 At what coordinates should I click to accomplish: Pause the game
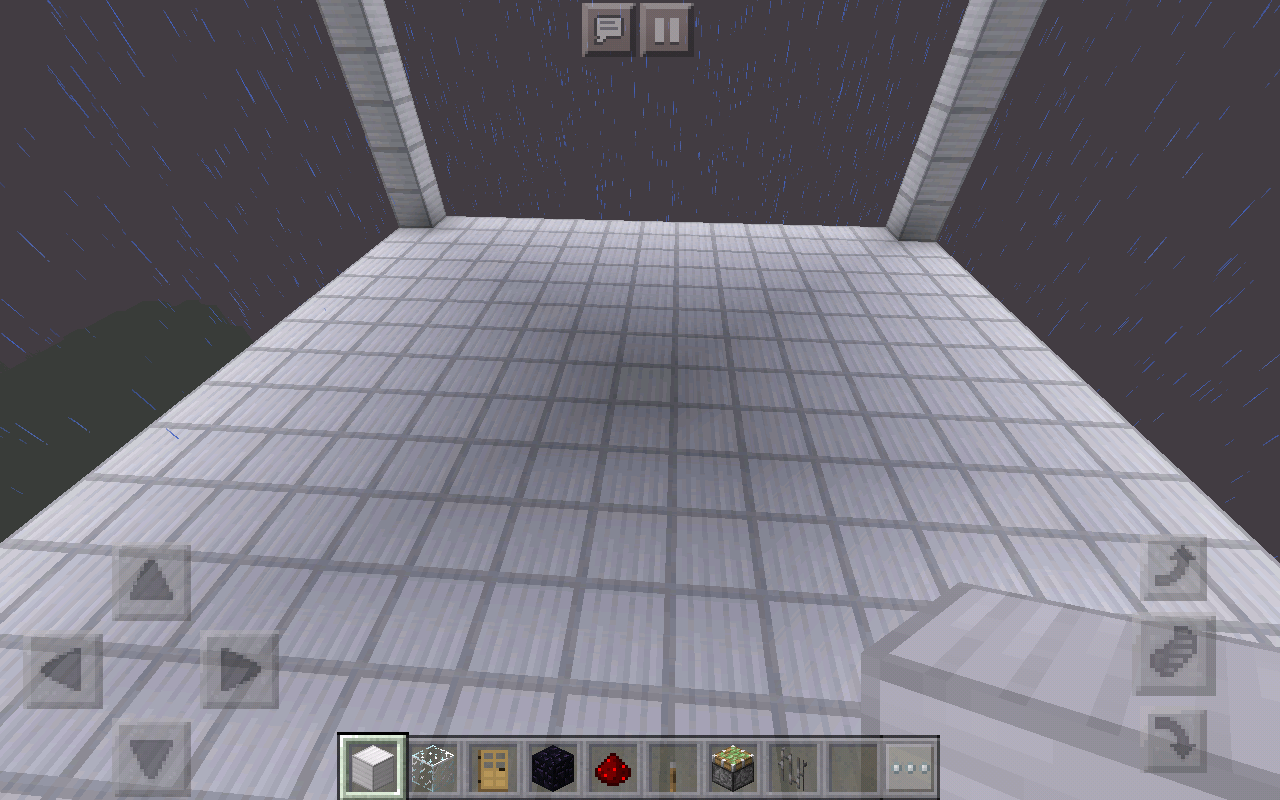pos(665,29)
